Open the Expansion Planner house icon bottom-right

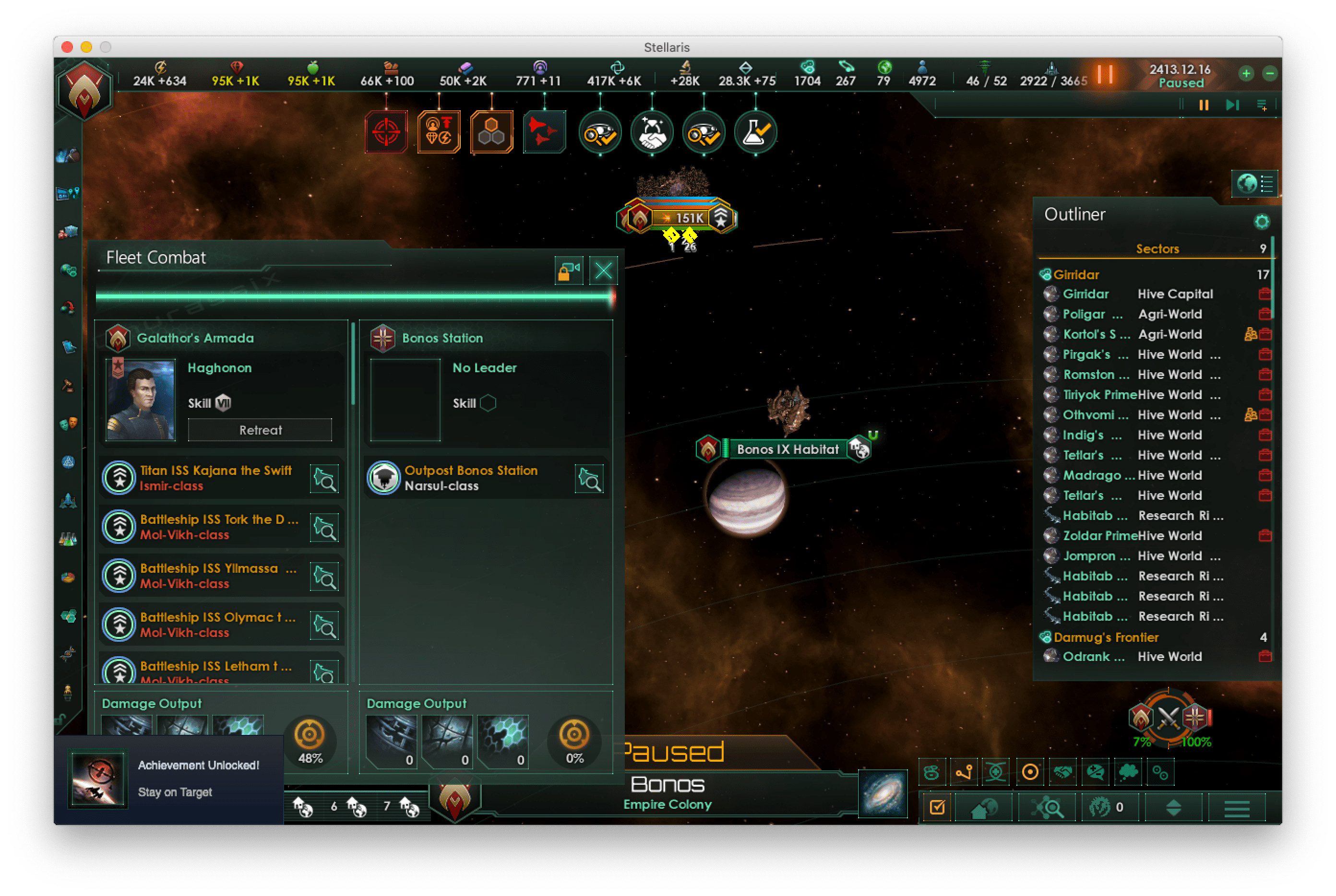(x=984, y=807)
